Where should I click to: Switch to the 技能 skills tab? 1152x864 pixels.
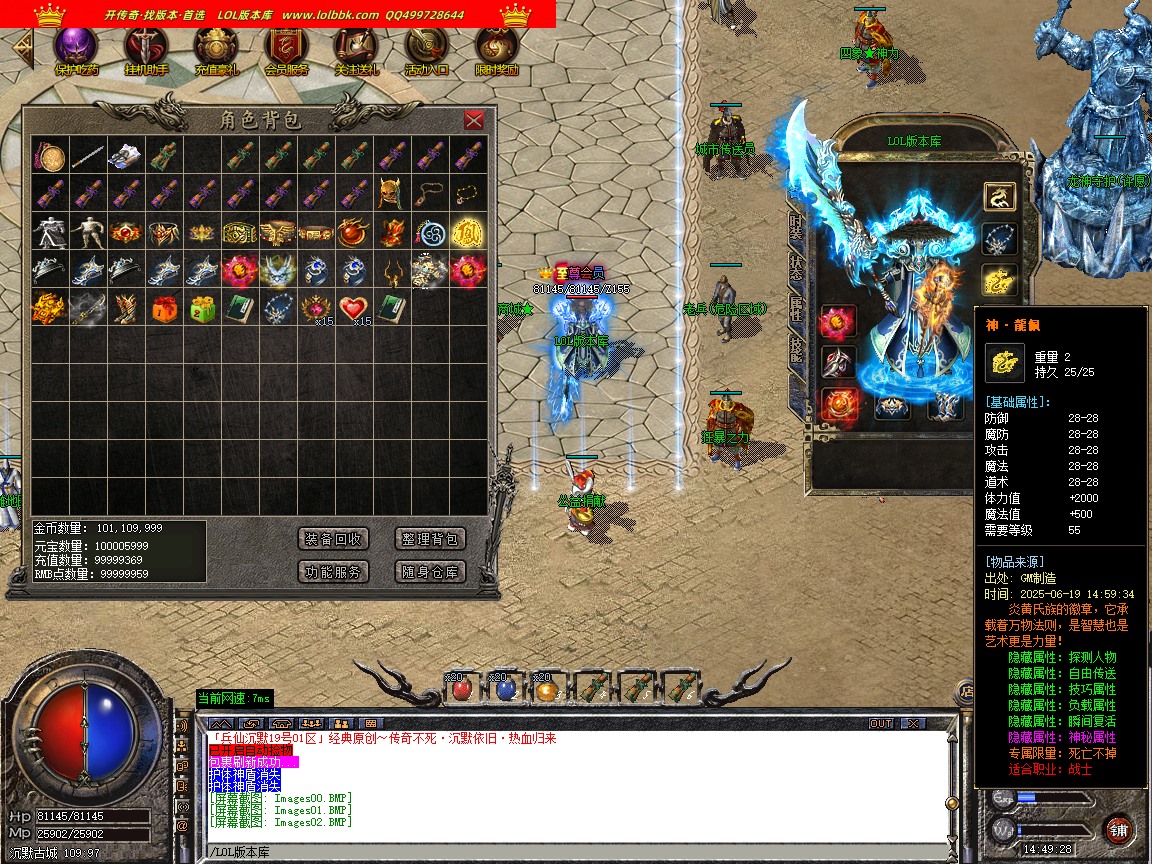pos(796,348)
